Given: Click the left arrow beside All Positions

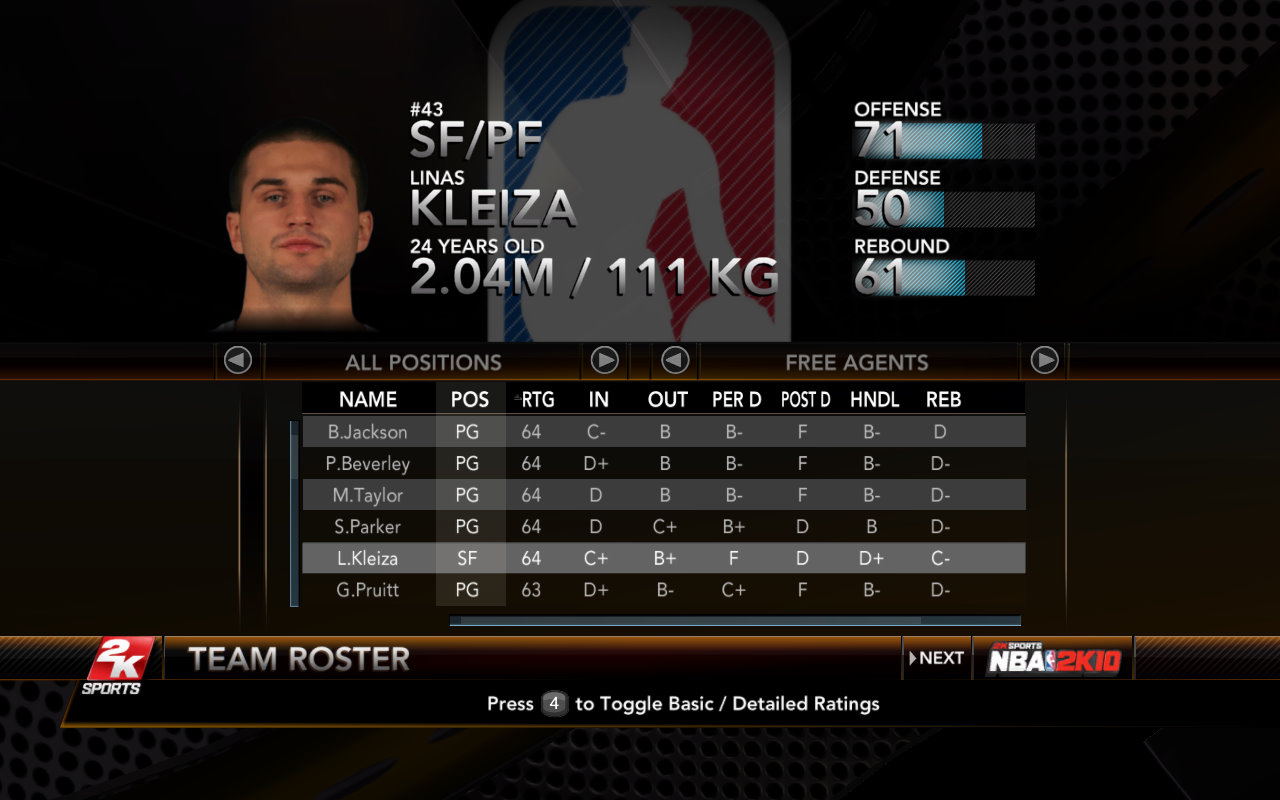Looking at the screenshot, I should click(x=238, y=360).
